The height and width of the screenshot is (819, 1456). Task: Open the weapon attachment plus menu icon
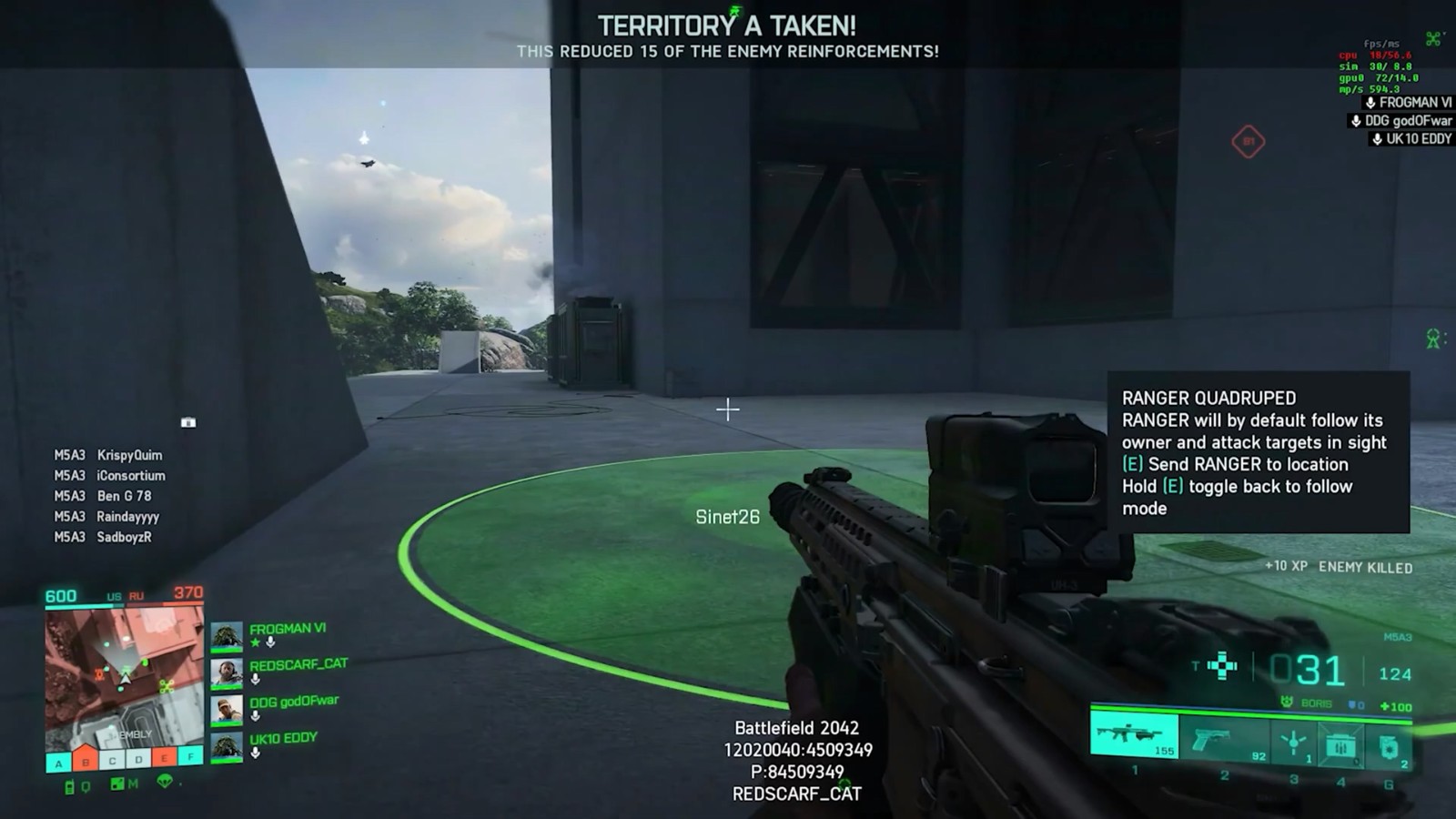point(1222,666)
